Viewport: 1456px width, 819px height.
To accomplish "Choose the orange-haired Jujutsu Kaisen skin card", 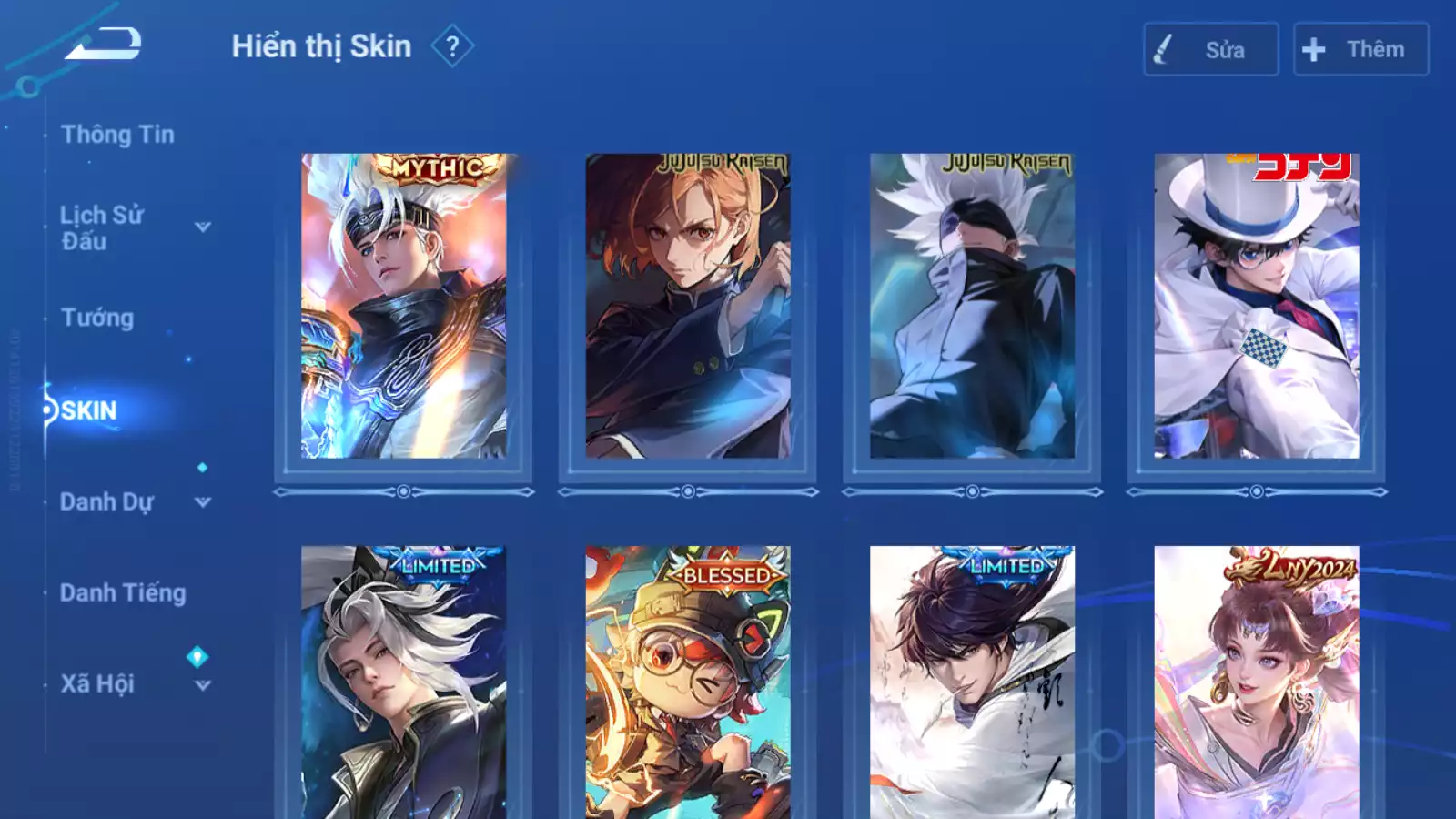I will pyautogui.click(x=688, y=306).
